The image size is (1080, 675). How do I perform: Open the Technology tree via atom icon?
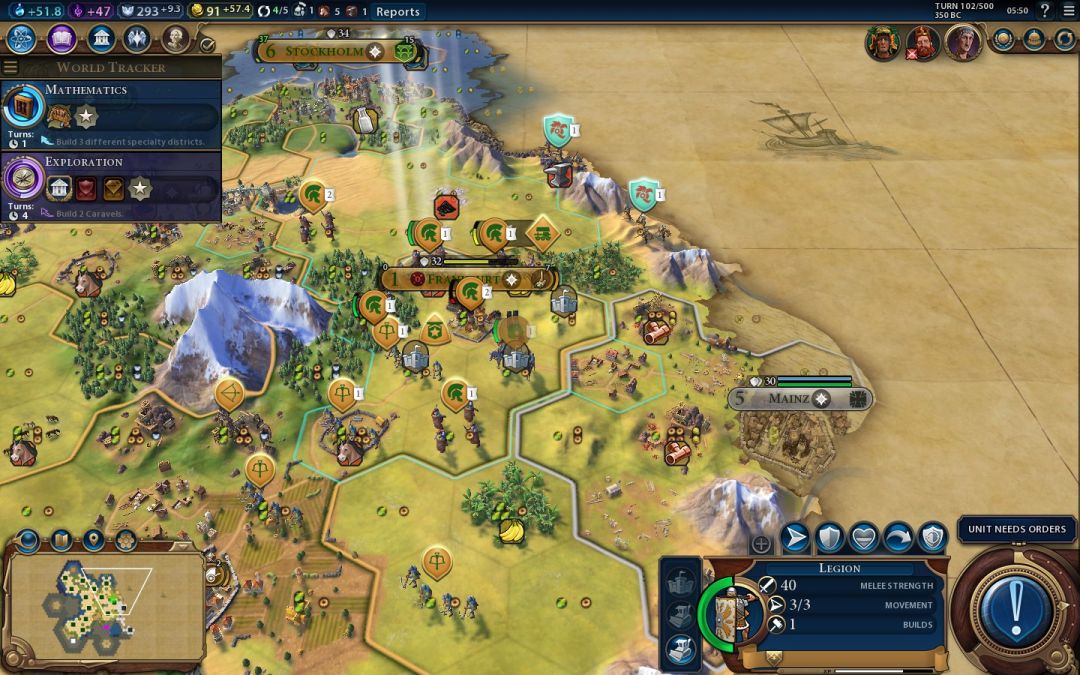(23, 39)
